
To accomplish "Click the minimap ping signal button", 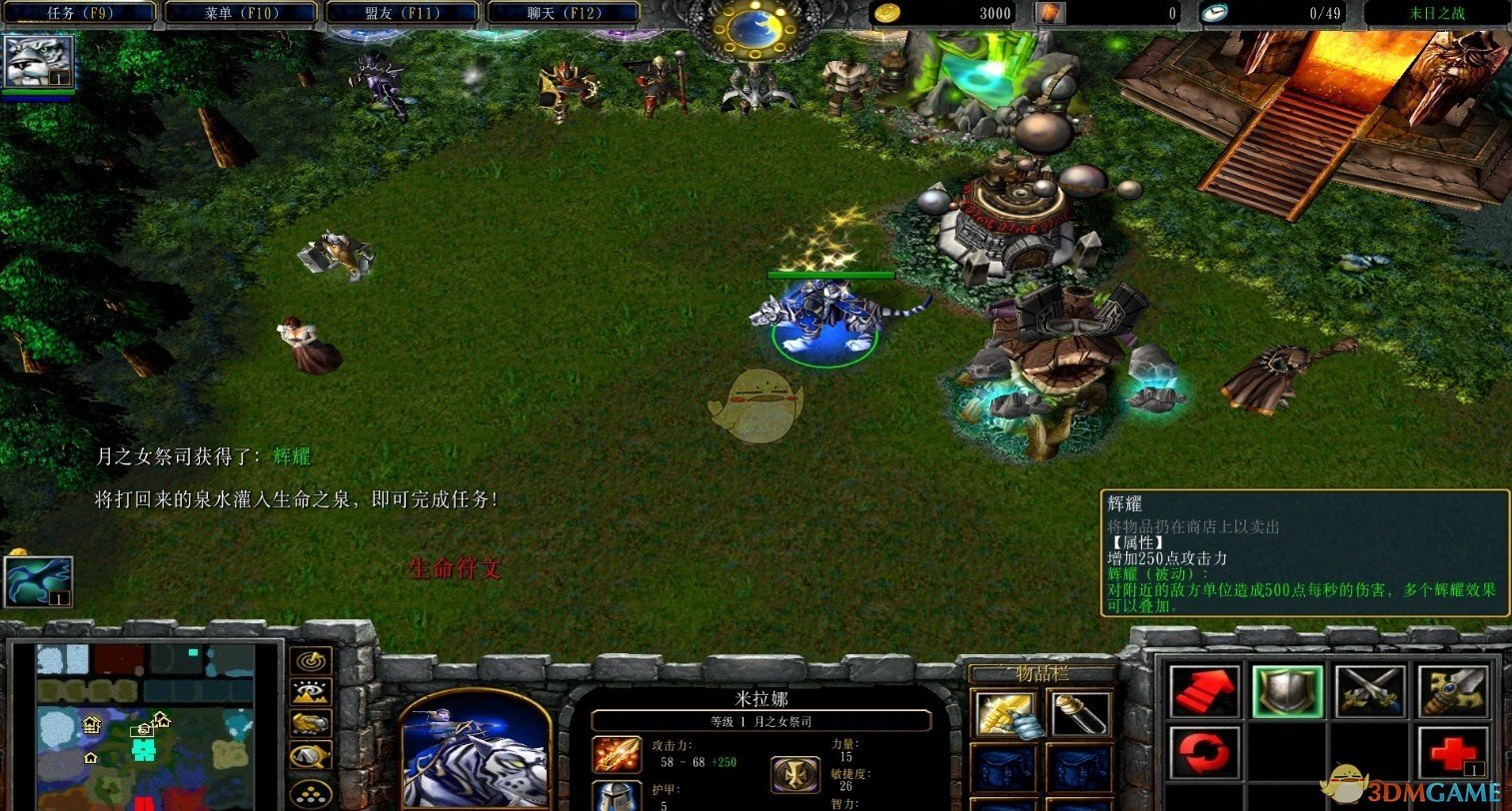I will [x=310, y=660].
